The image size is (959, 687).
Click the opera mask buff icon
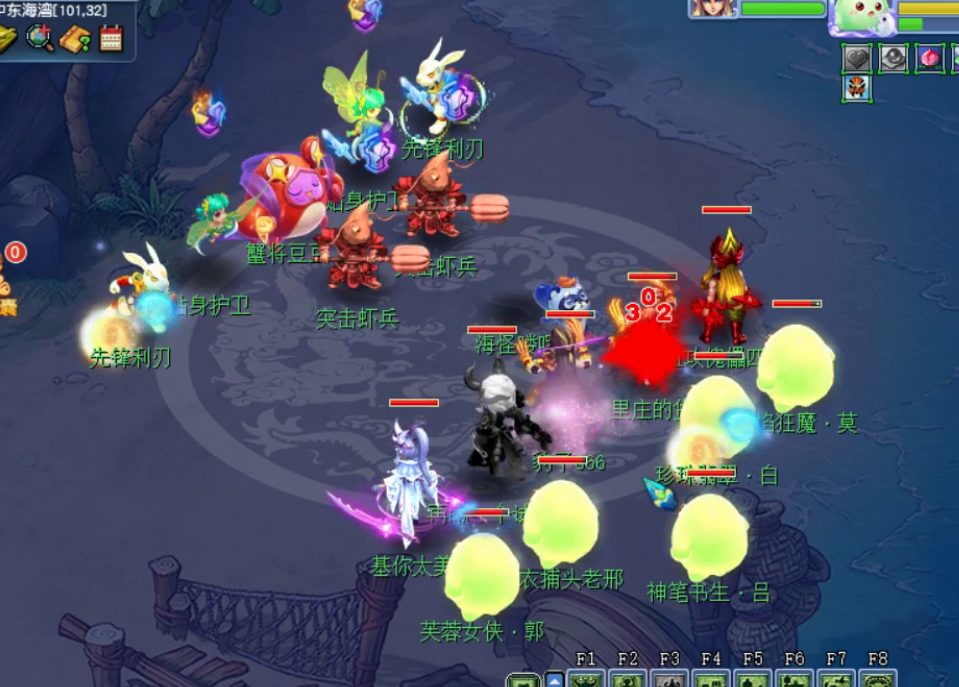point(857,89)
